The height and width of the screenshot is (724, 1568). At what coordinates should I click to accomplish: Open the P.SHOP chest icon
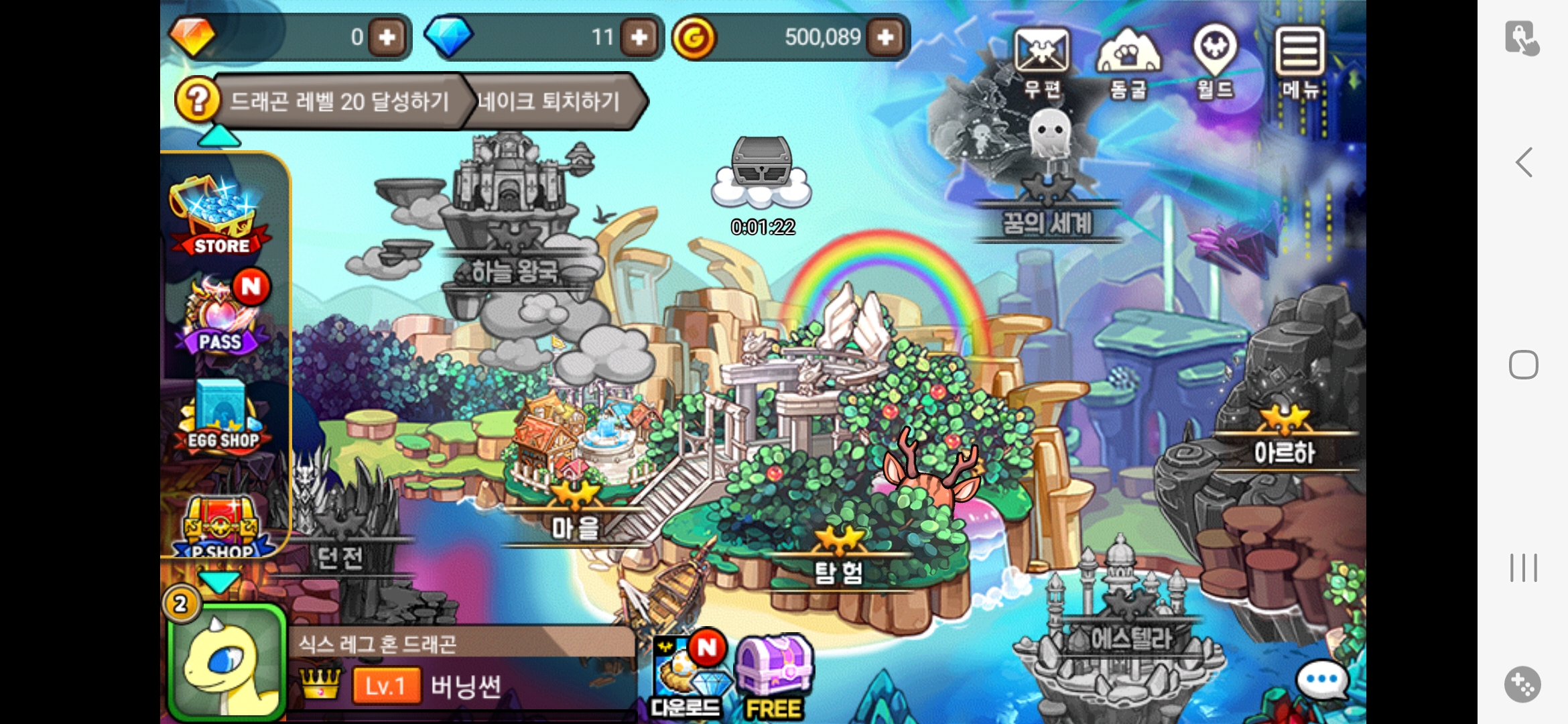221,526
